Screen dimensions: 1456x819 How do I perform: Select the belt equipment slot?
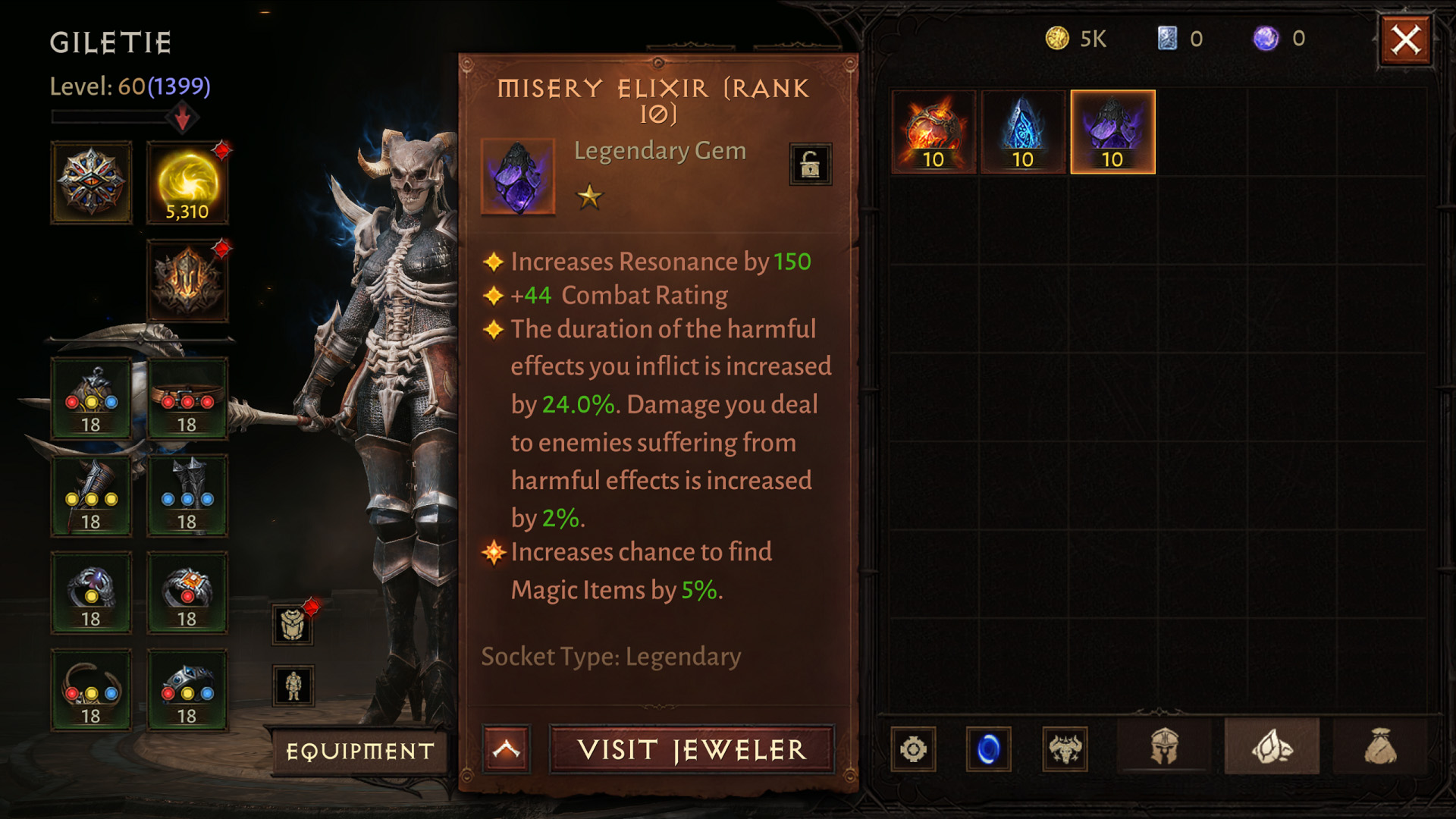(x=187, y=398)
